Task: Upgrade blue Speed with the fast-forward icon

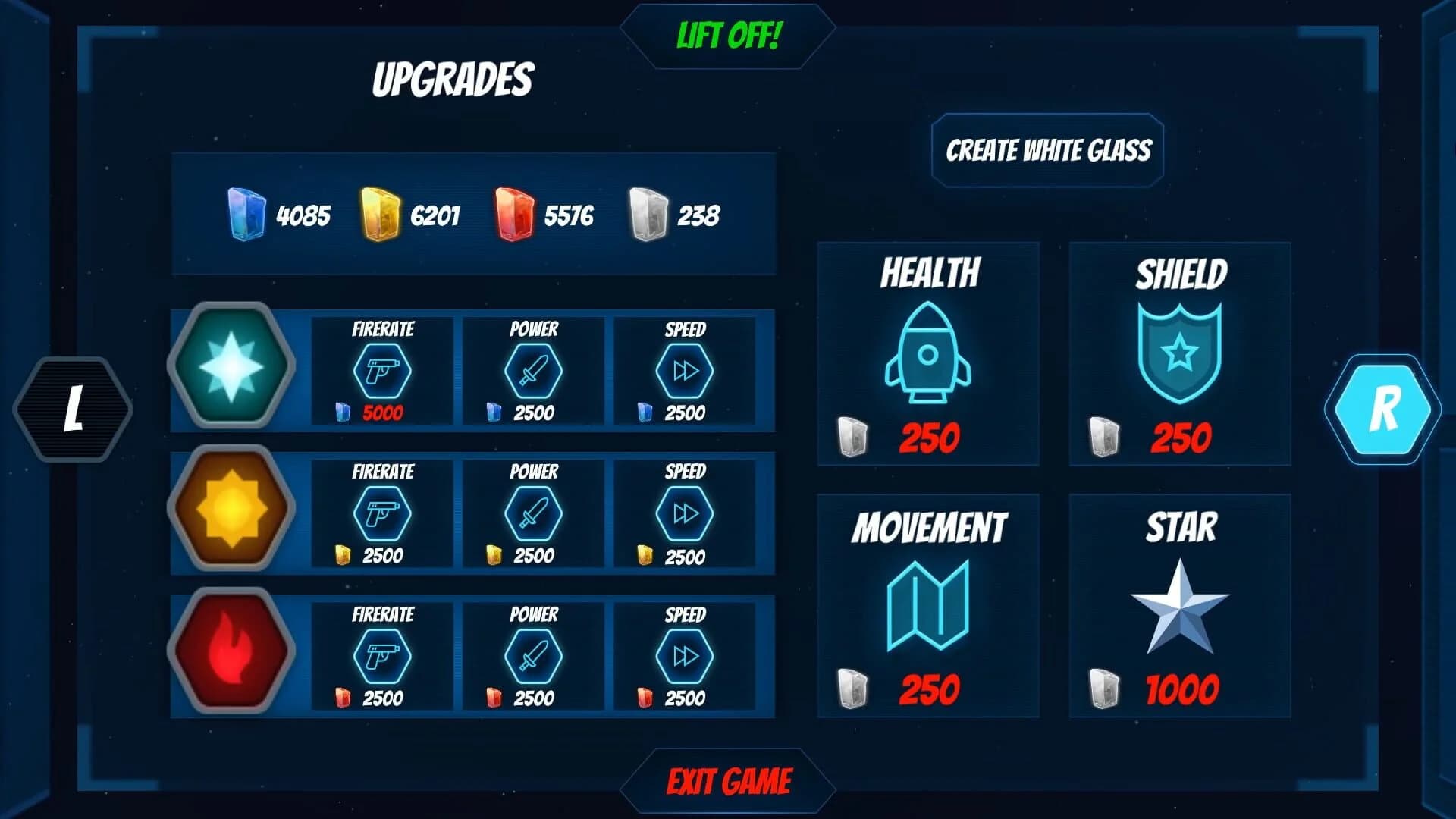Action: (x=685, y=372)
